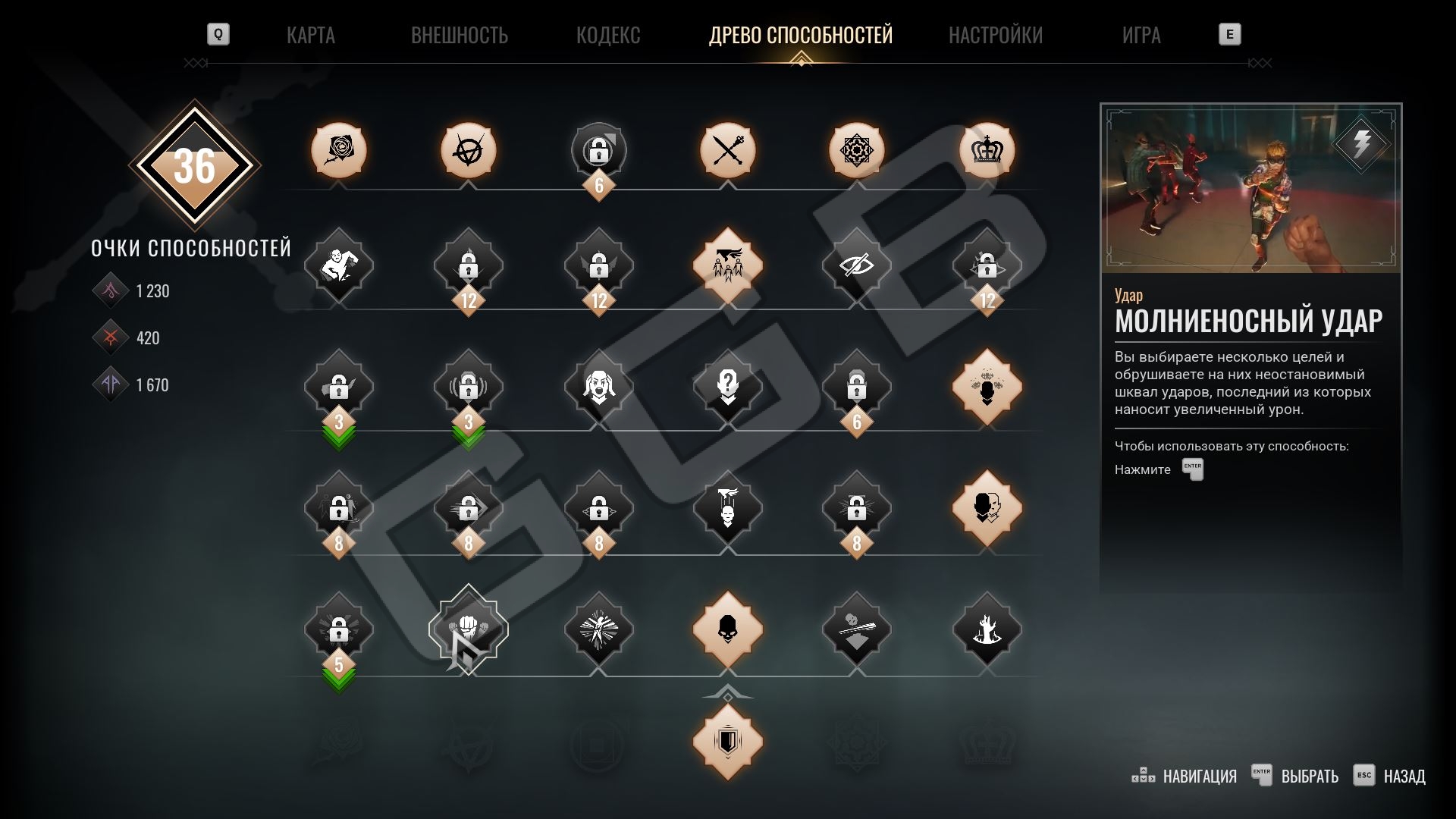Viewport: 1456px width, 819px height.
Task: Select the crossed scepters clan icon
Action: (727, 150)
